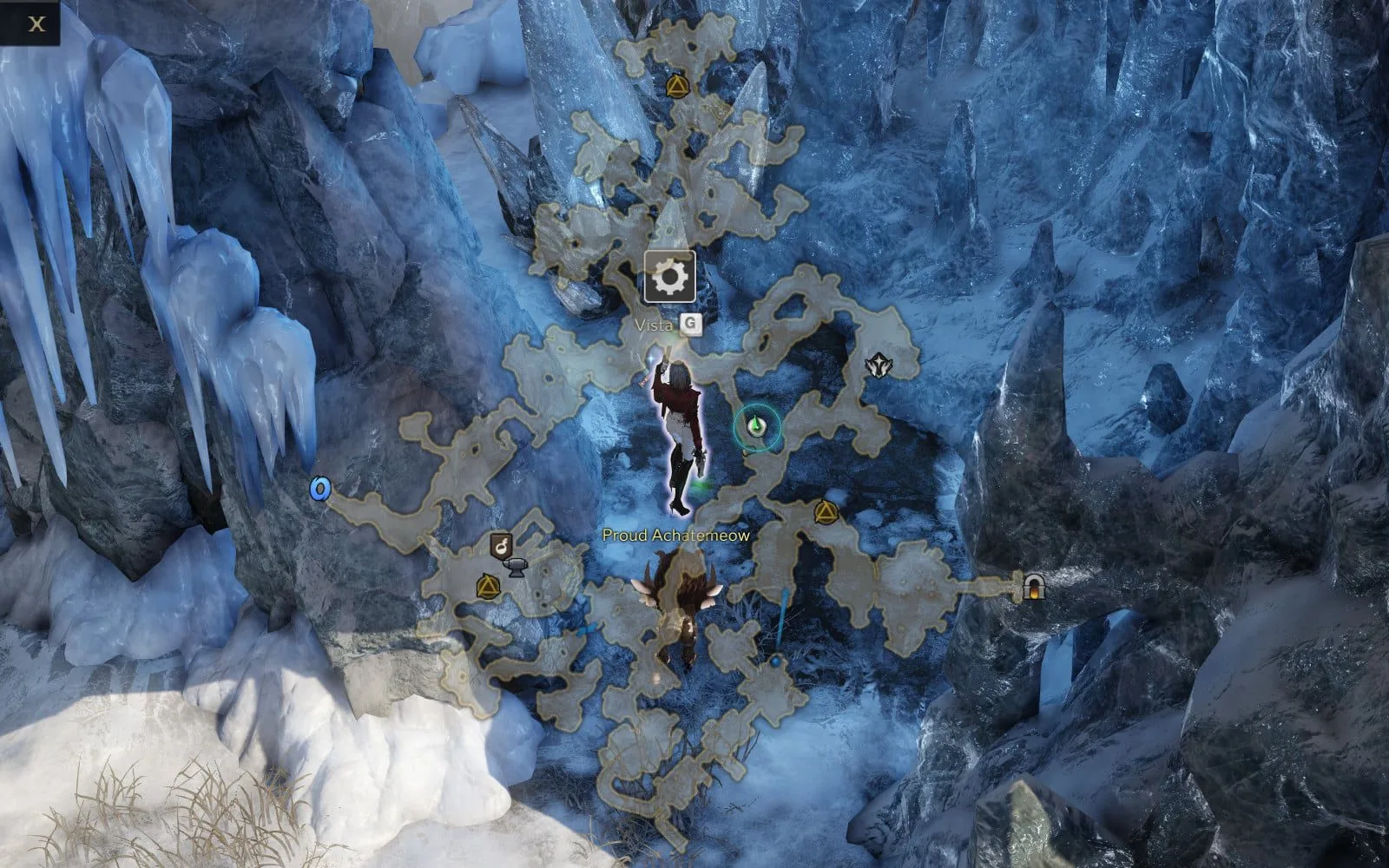Click the green player arrow marker

757,426
